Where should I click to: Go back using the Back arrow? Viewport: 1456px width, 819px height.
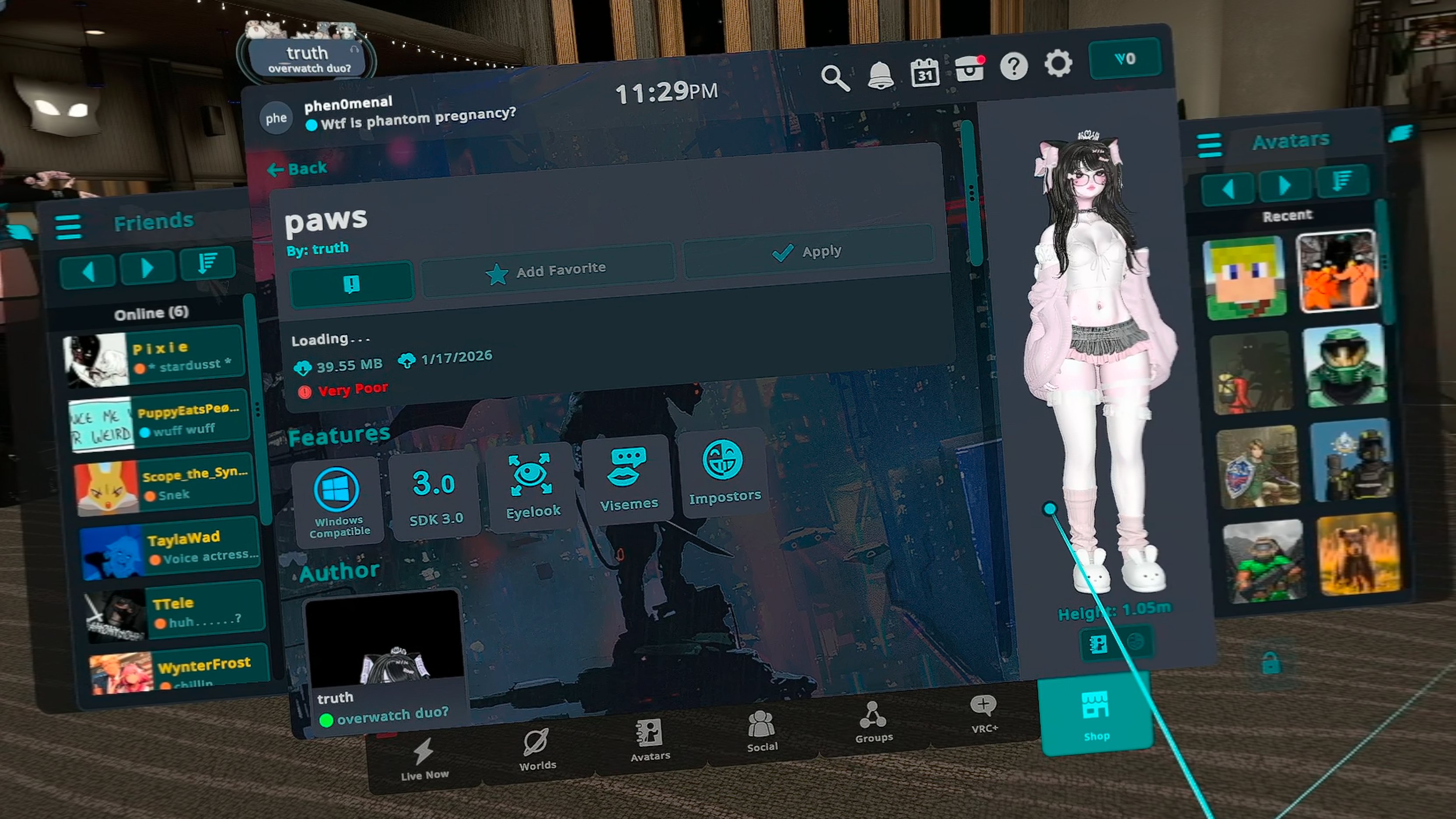[297, 168]
